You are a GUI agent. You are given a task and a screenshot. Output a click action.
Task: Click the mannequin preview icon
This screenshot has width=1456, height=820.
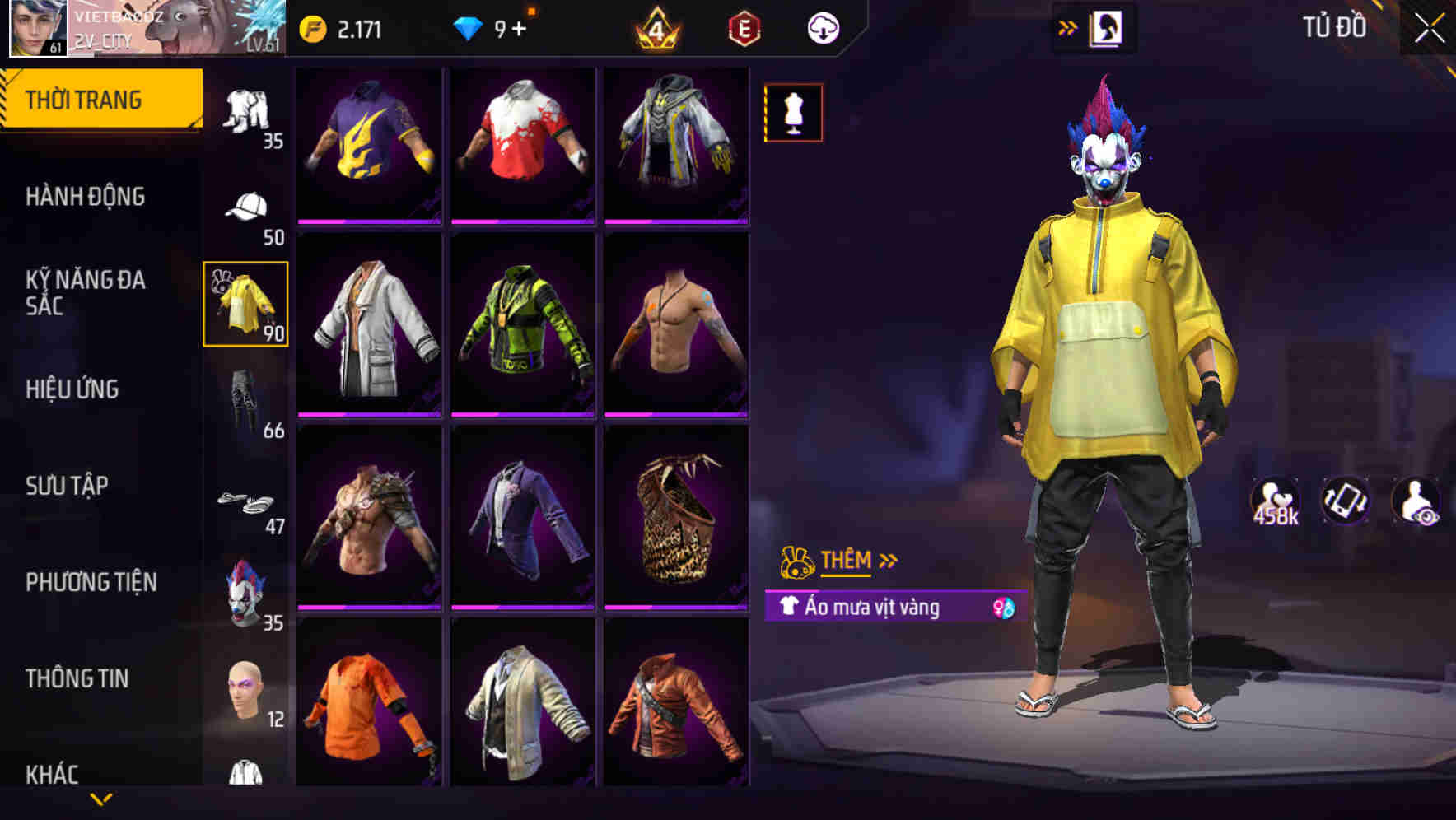(793, 113)
